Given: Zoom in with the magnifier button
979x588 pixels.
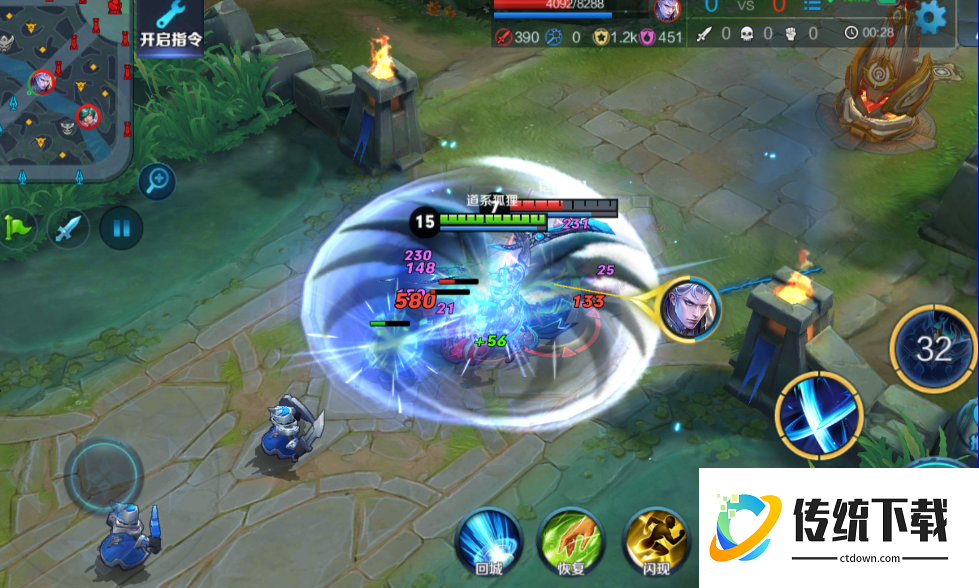Looking at the screenshot, I should coord(157,182).
